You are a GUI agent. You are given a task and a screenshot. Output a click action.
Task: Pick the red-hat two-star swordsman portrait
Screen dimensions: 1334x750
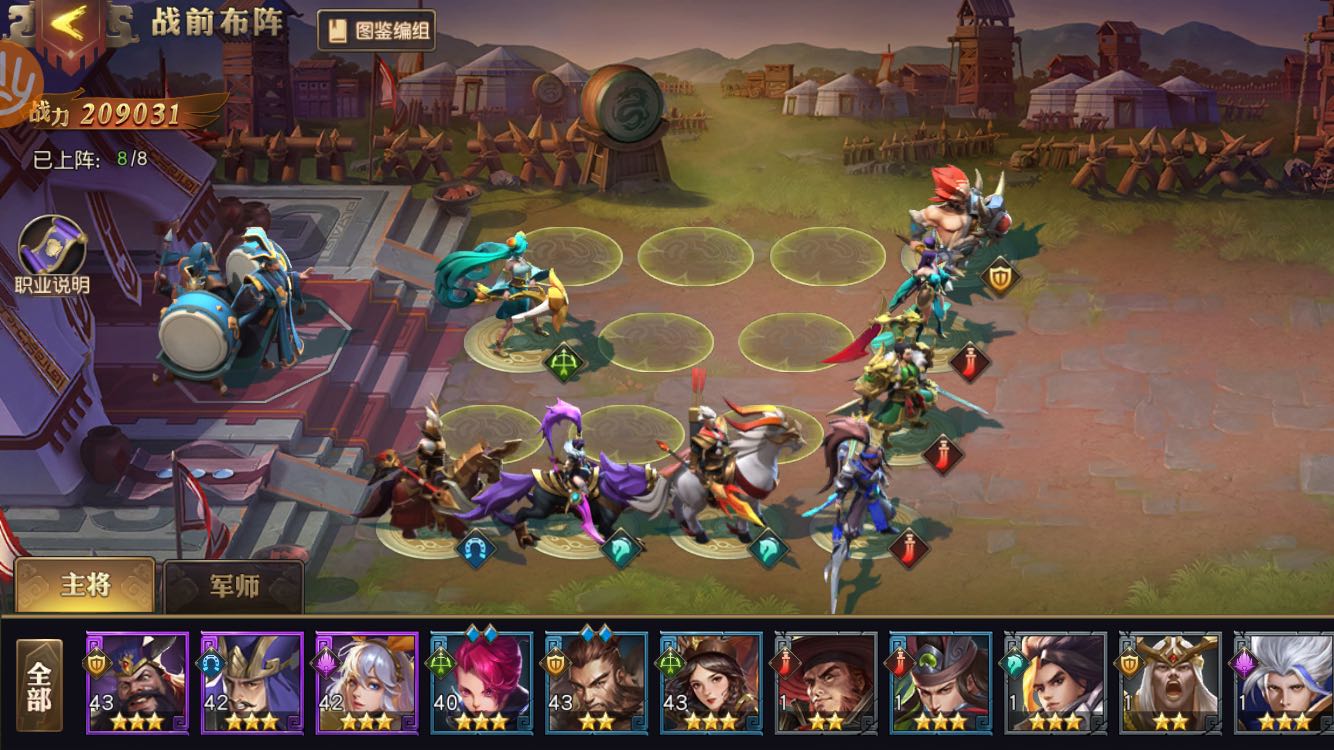coord(826,682)
